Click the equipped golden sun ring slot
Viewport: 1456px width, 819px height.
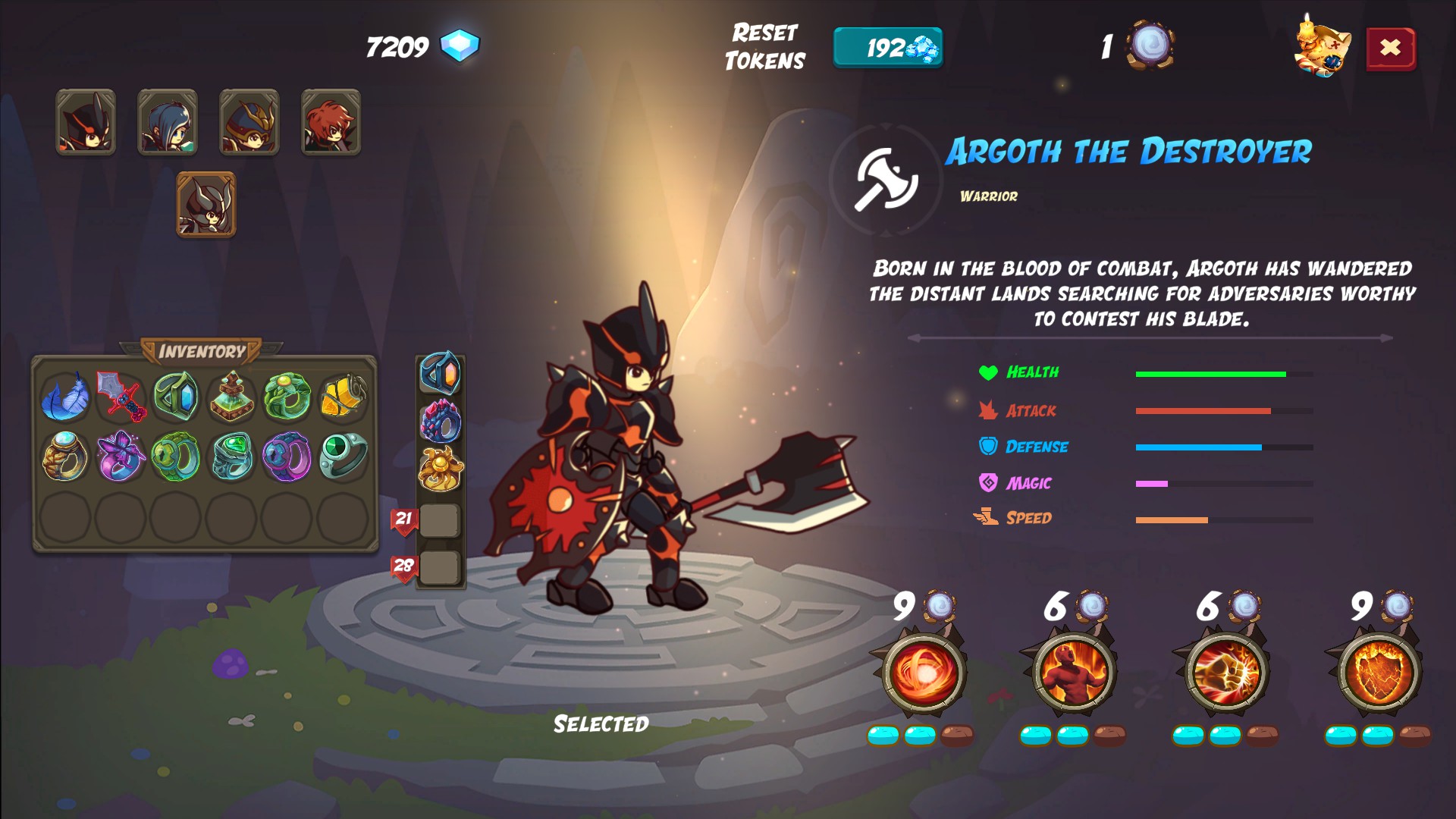pyautogui.click(x=441, y=469)
